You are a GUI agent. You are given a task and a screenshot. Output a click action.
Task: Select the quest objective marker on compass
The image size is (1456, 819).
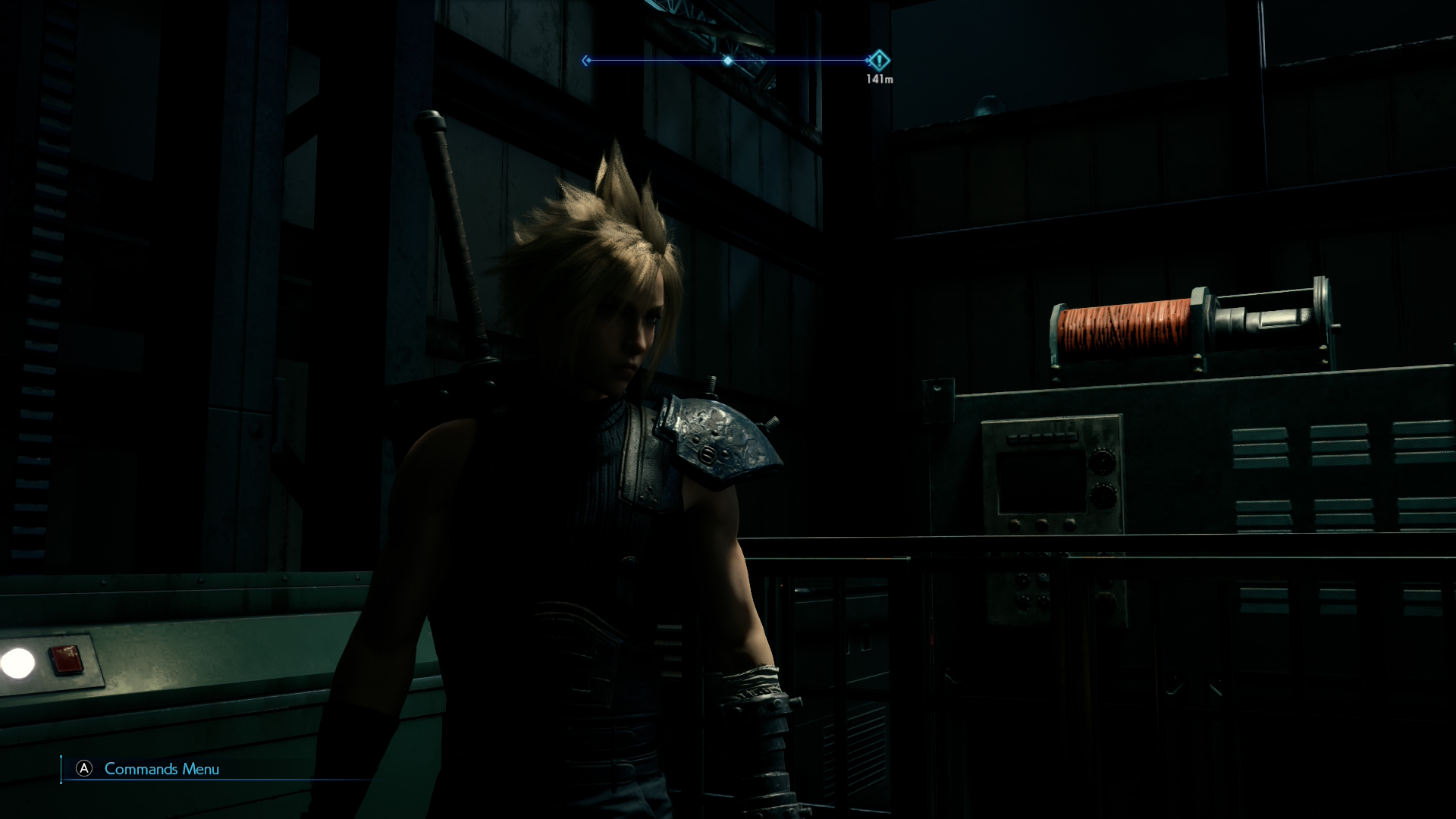pyautogui.click(x=879, y=61)
